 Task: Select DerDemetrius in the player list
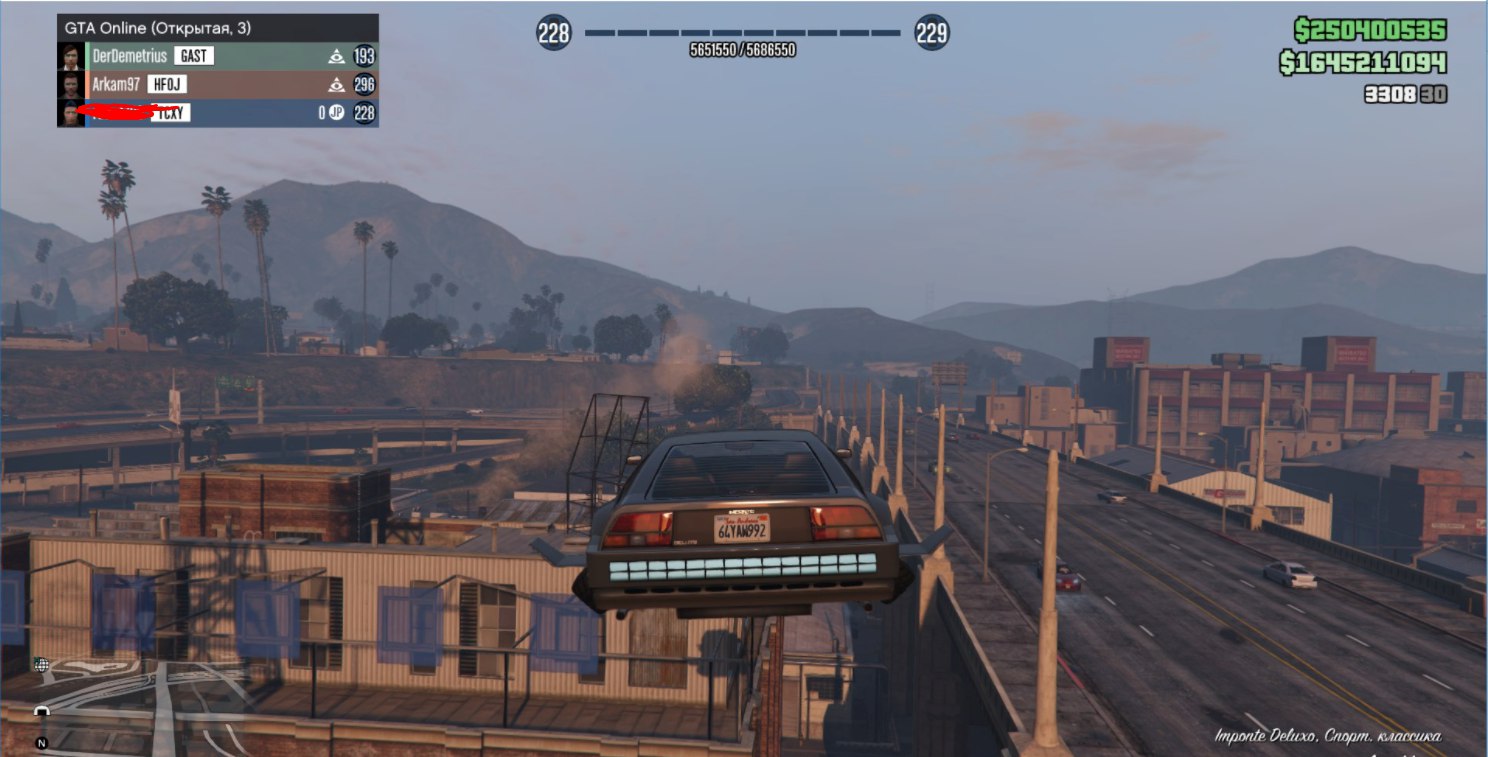(x=130, y=56)
